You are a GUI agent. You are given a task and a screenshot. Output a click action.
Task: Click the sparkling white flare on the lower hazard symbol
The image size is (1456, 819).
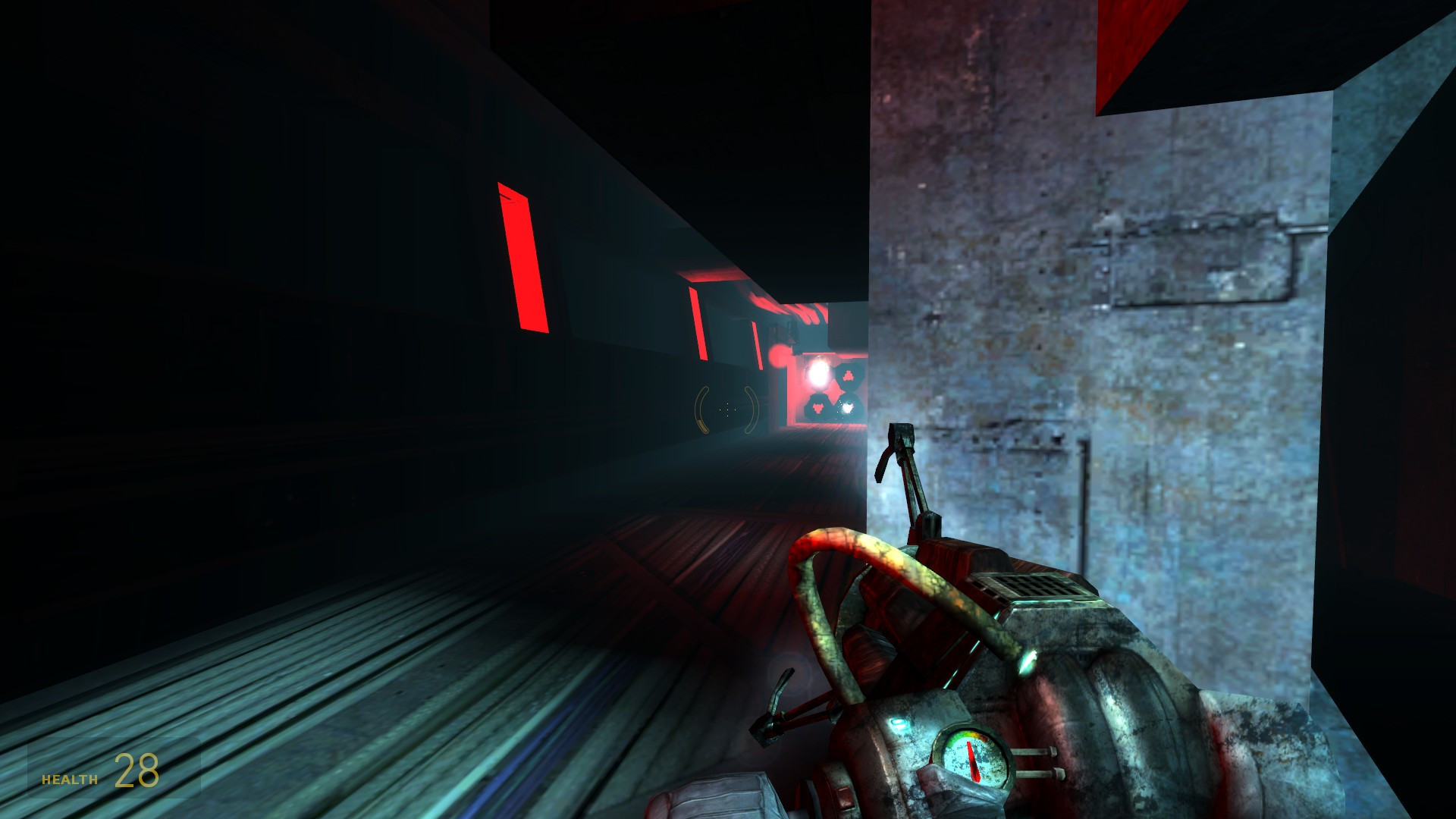pos(848,407)
